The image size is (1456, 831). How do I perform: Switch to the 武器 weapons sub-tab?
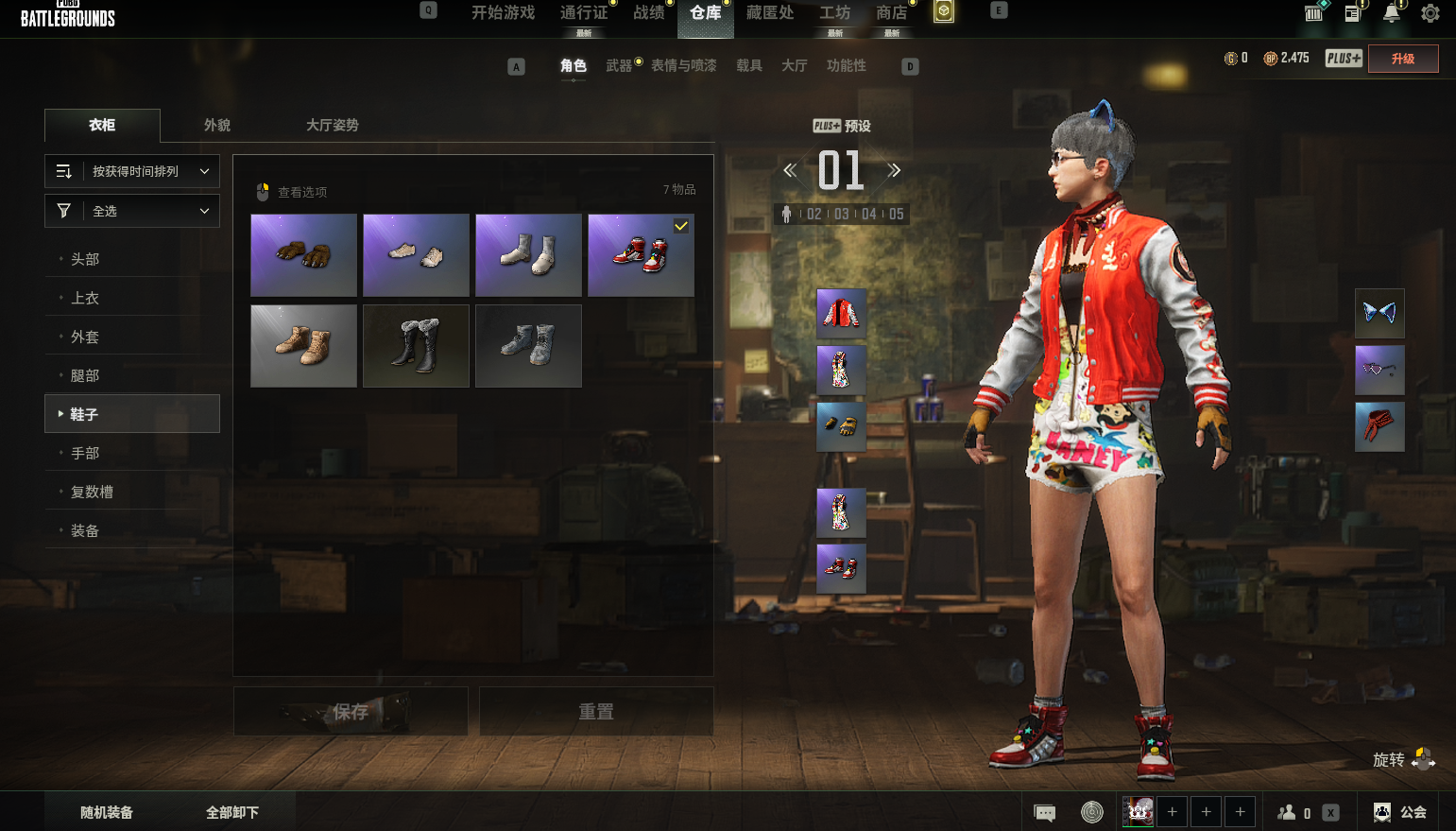point(619,65)
